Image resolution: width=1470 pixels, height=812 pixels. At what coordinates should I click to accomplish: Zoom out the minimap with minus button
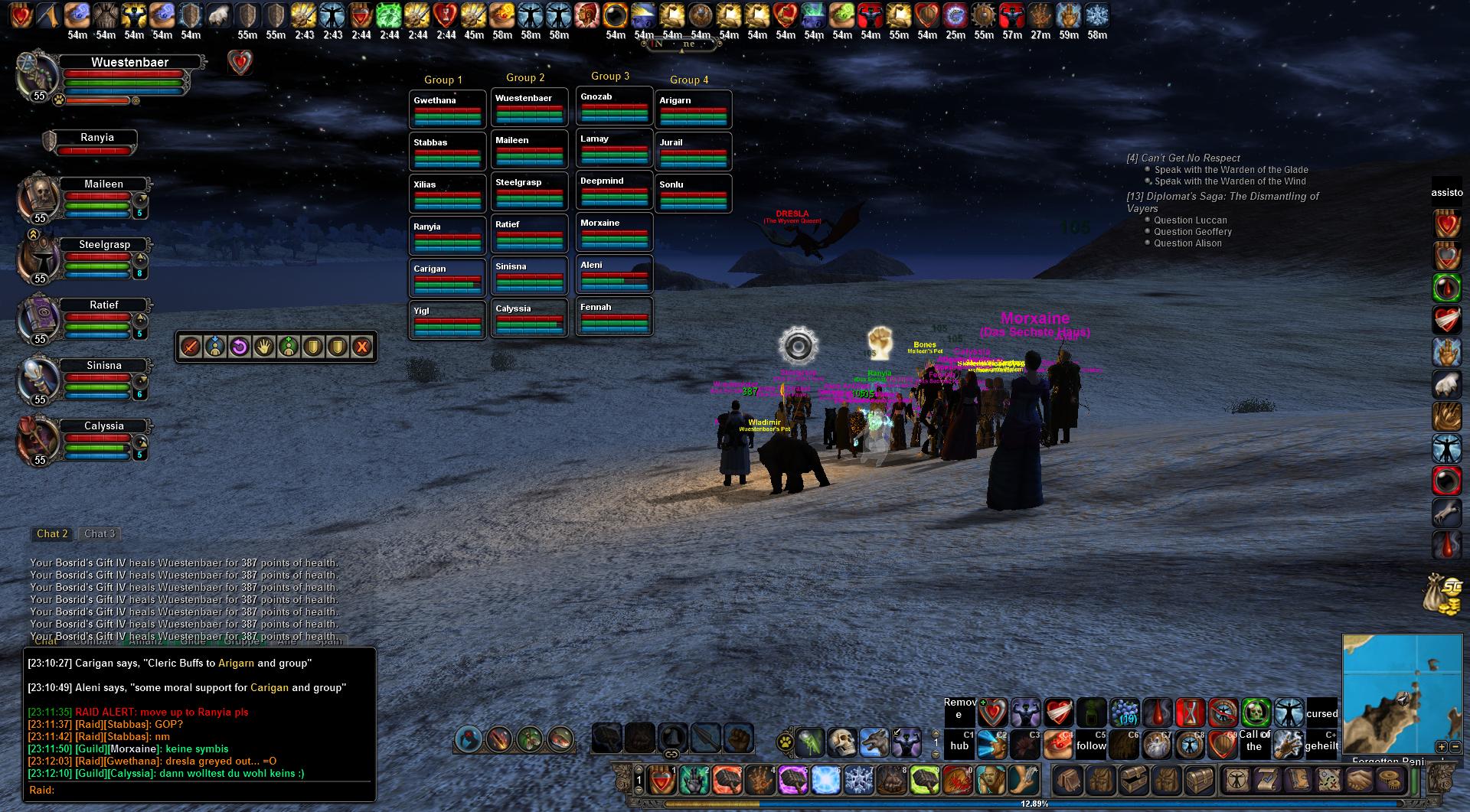[1455, 747]
